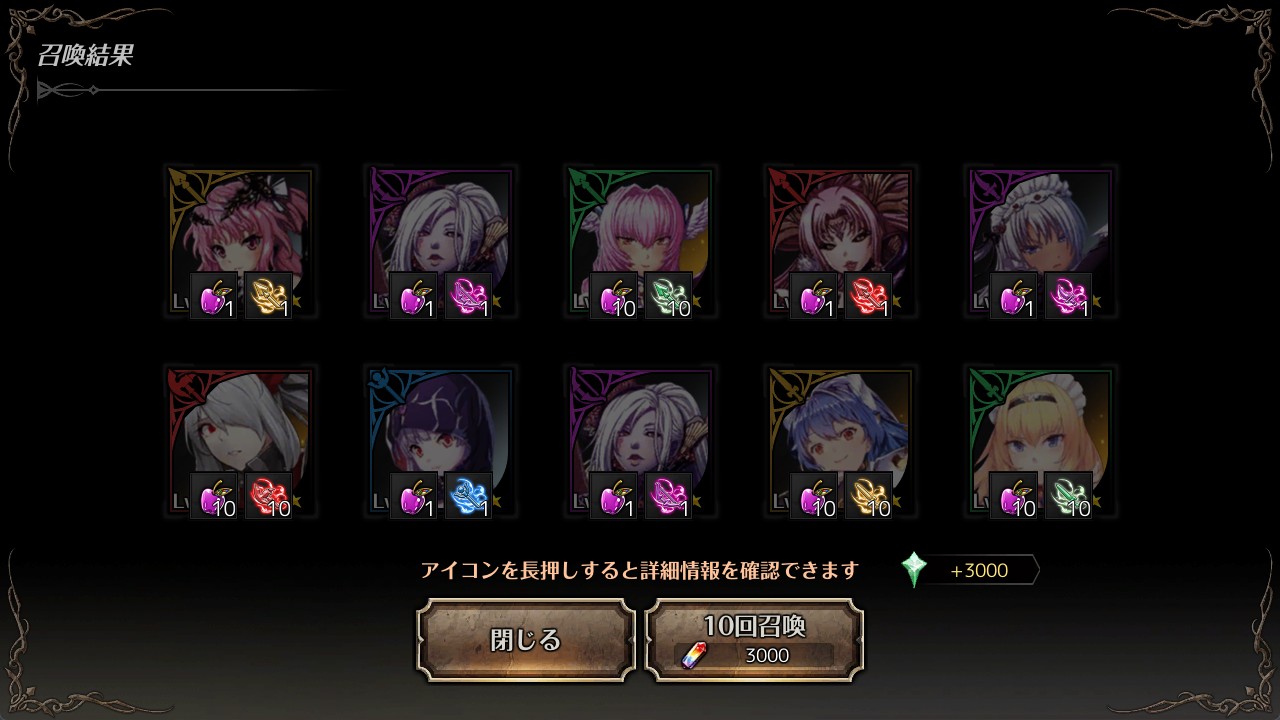Pick the pink-haired character in the red frame
Screen dimensions: 1280x720
coord(840,230)
